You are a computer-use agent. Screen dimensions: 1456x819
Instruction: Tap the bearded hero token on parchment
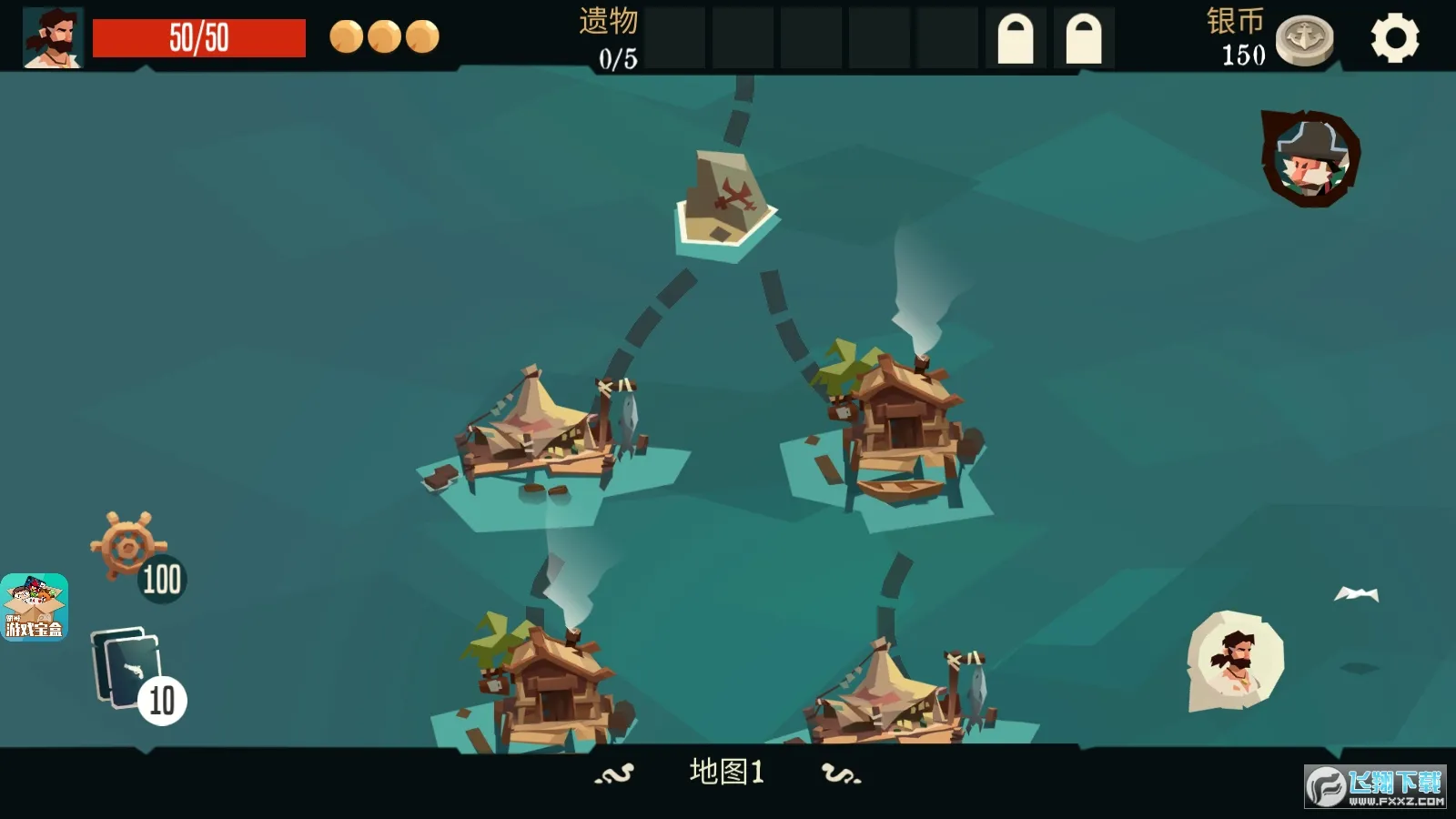coord(1235,660)
